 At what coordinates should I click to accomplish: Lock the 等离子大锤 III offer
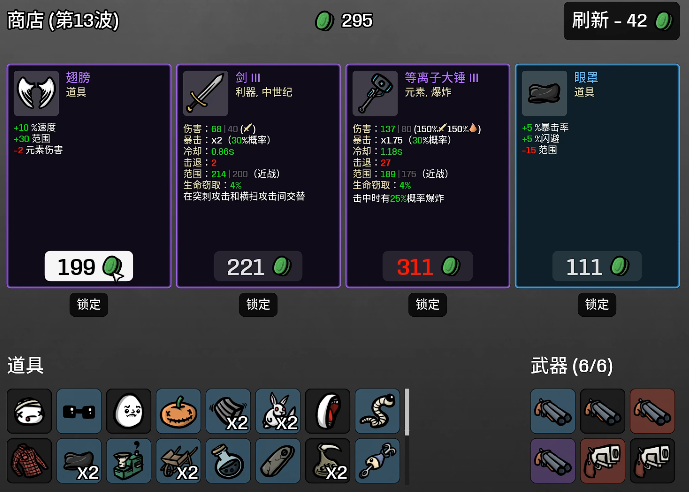(427, 304)
